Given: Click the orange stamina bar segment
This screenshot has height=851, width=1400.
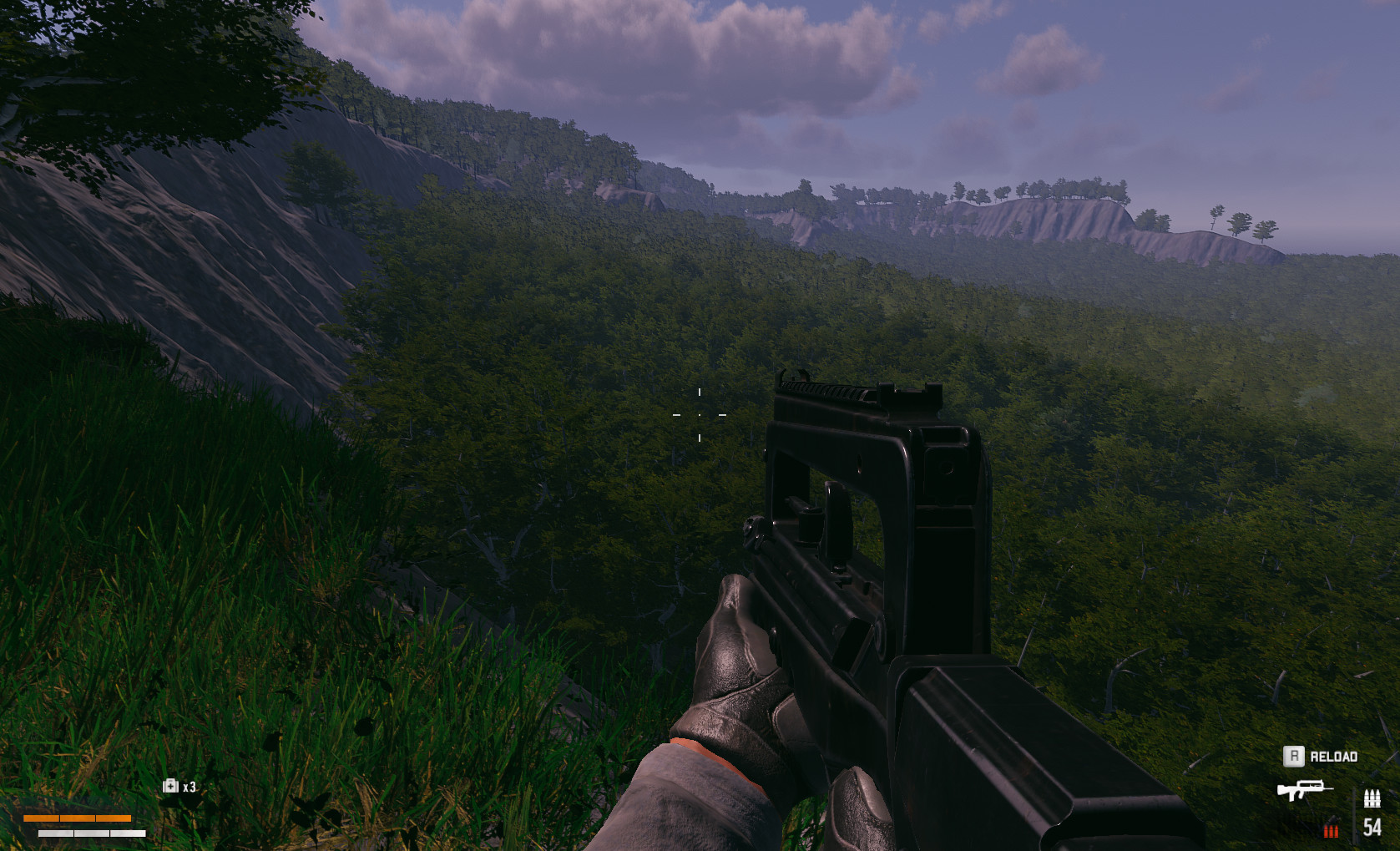Looking at the screenshot, I should 78,818.
